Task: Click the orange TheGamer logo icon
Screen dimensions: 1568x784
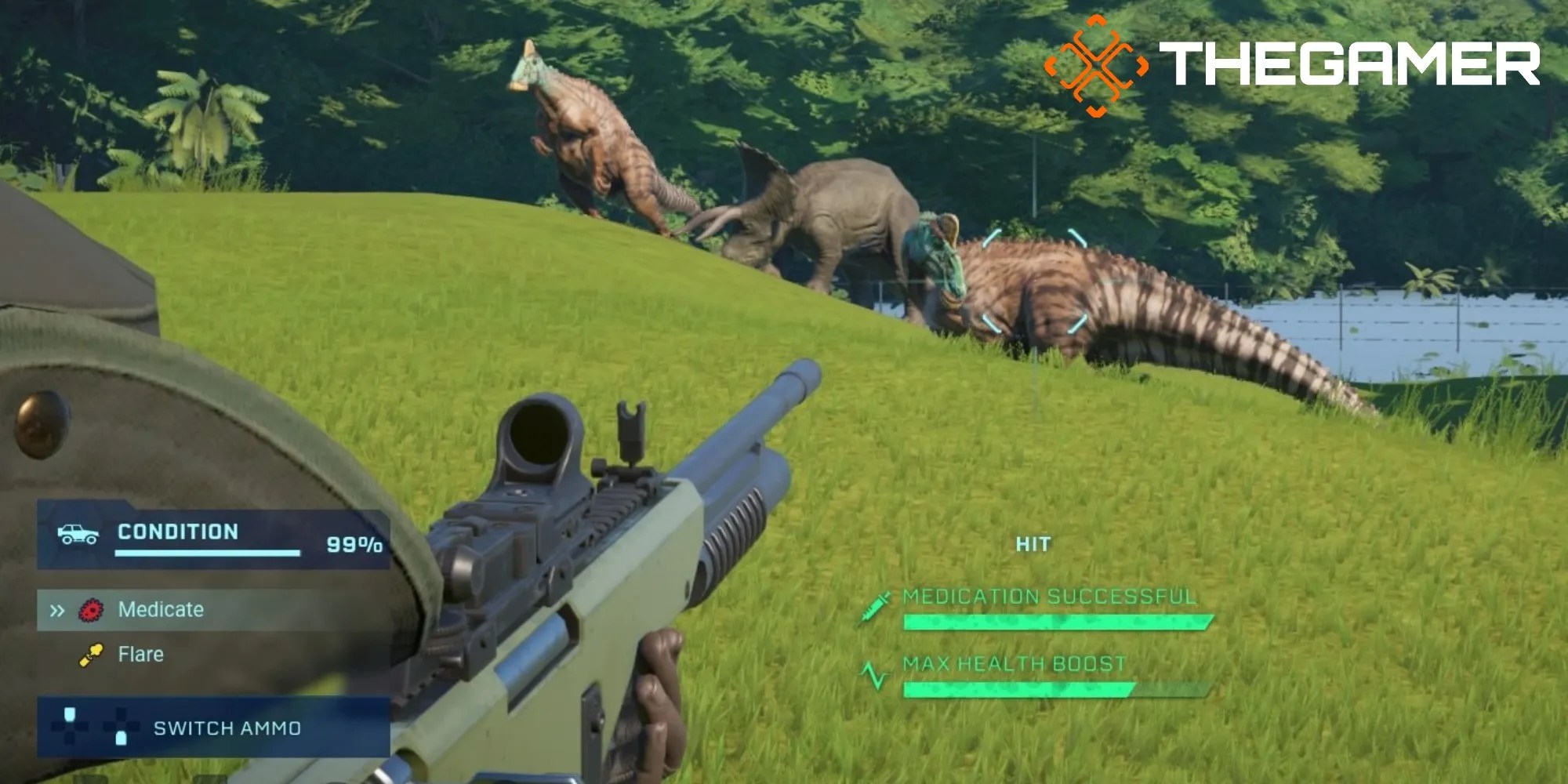Action: 1098,59
